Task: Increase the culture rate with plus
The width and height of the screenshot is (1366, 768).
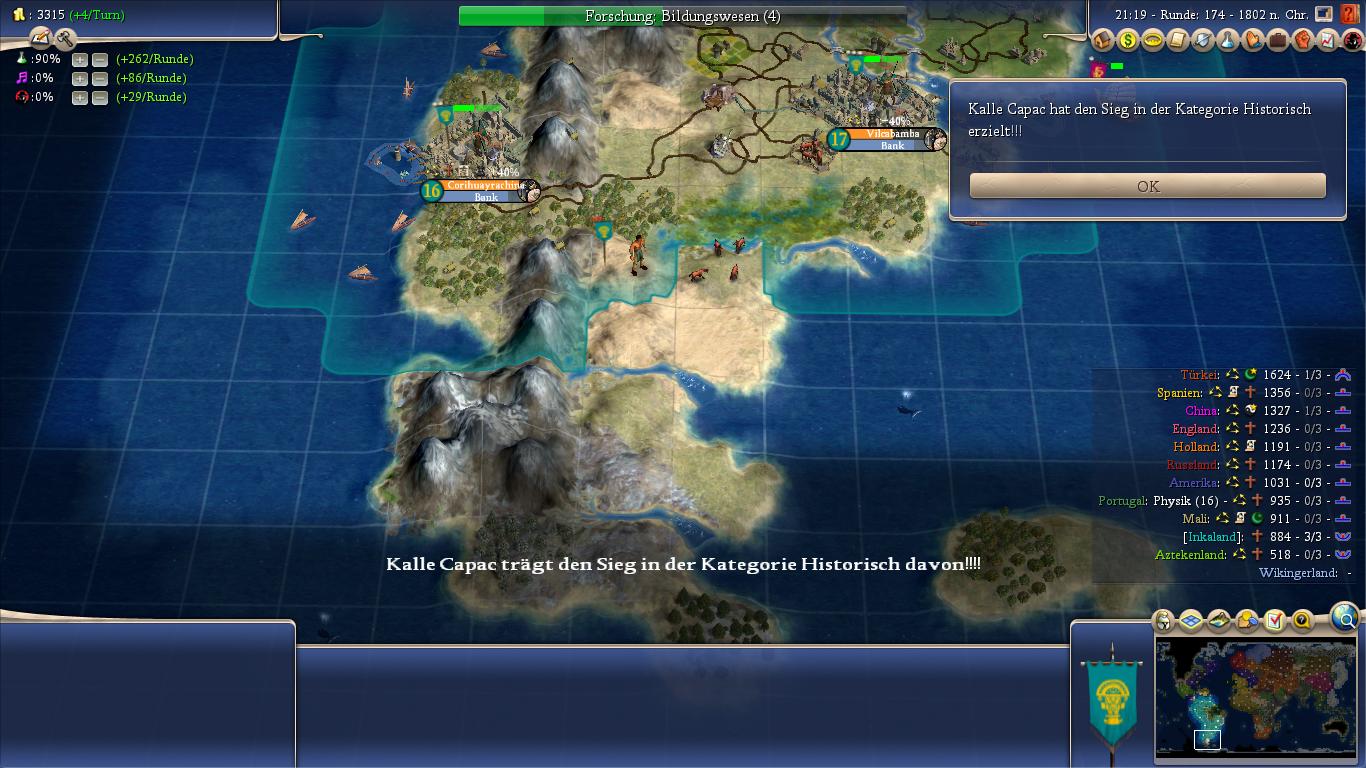Action: pyautogui.click(x=80, y=78)
